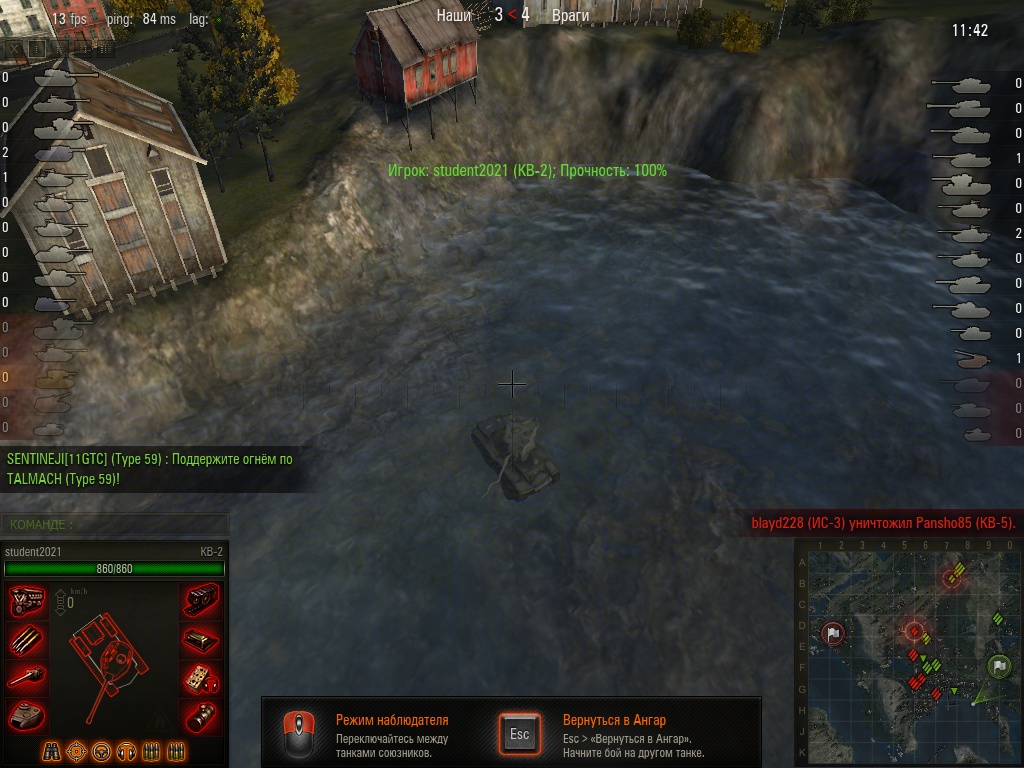Image resolution: width=1024 pixels, height=768 pixels.
Task: Click the gunner crosshair crew icon
Action: click(76, 751)
